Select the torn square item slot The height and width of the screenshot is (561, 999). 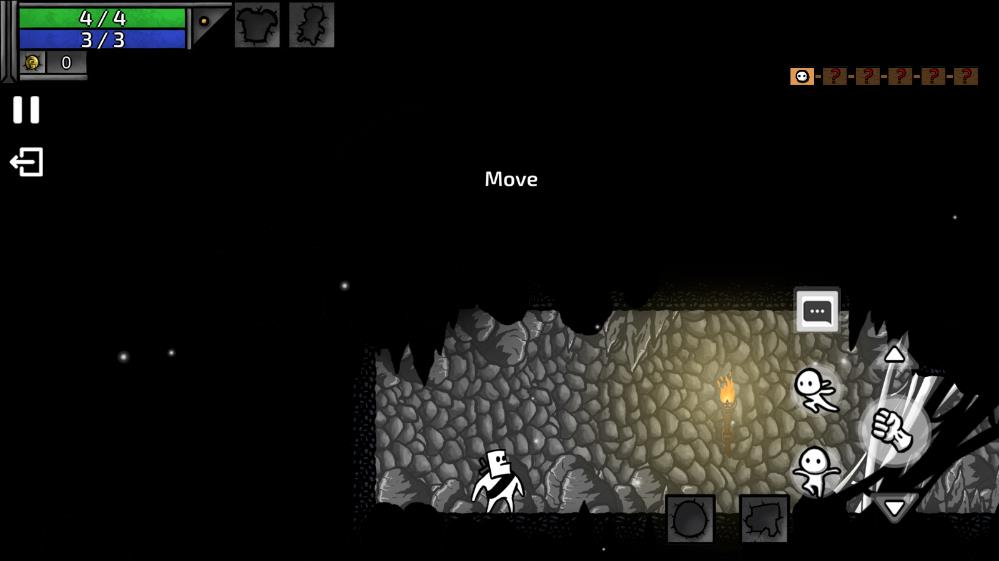[x=764, y=519]
